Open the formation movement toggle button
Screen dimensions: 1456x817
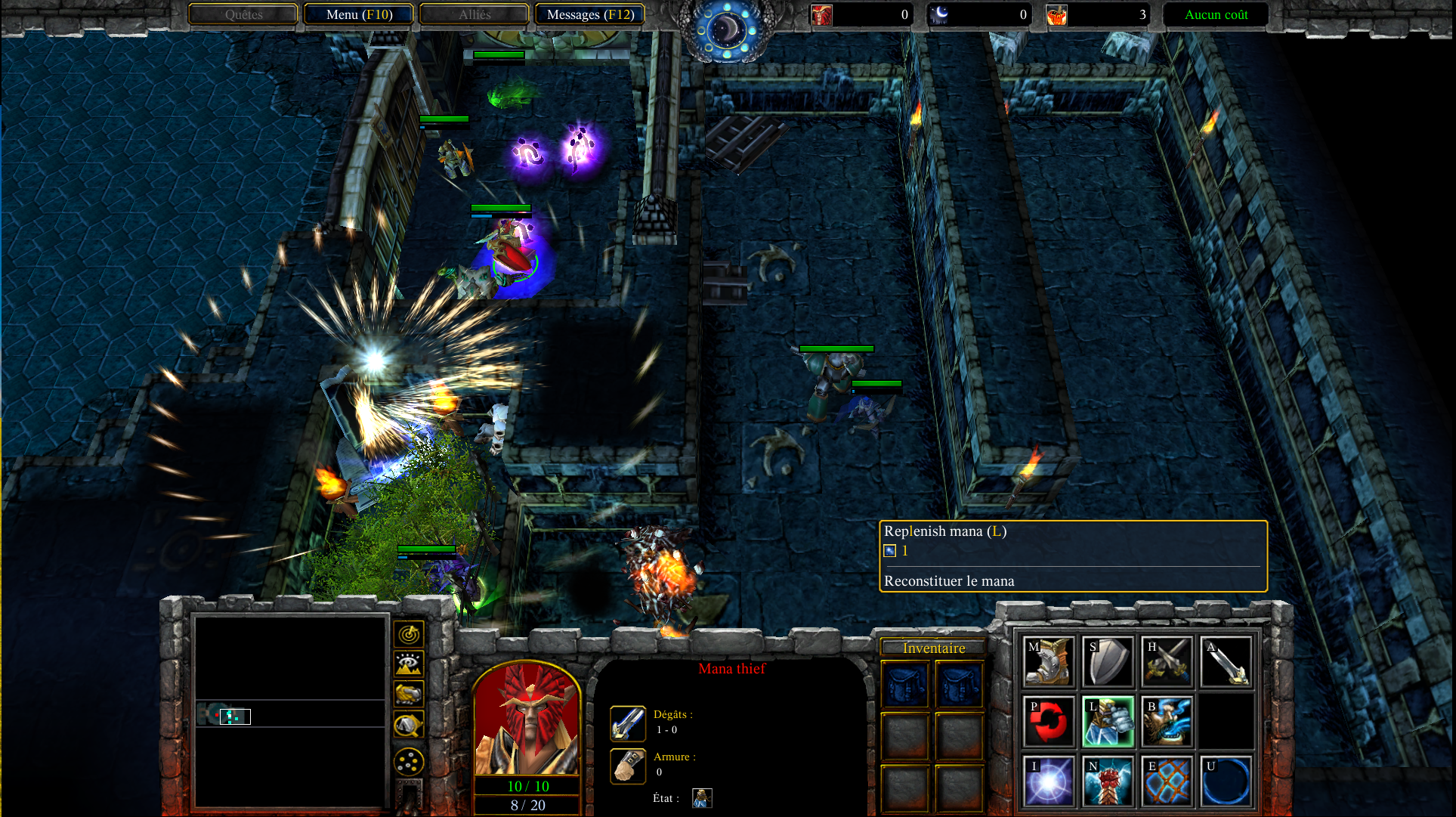[x=409, y=762]
